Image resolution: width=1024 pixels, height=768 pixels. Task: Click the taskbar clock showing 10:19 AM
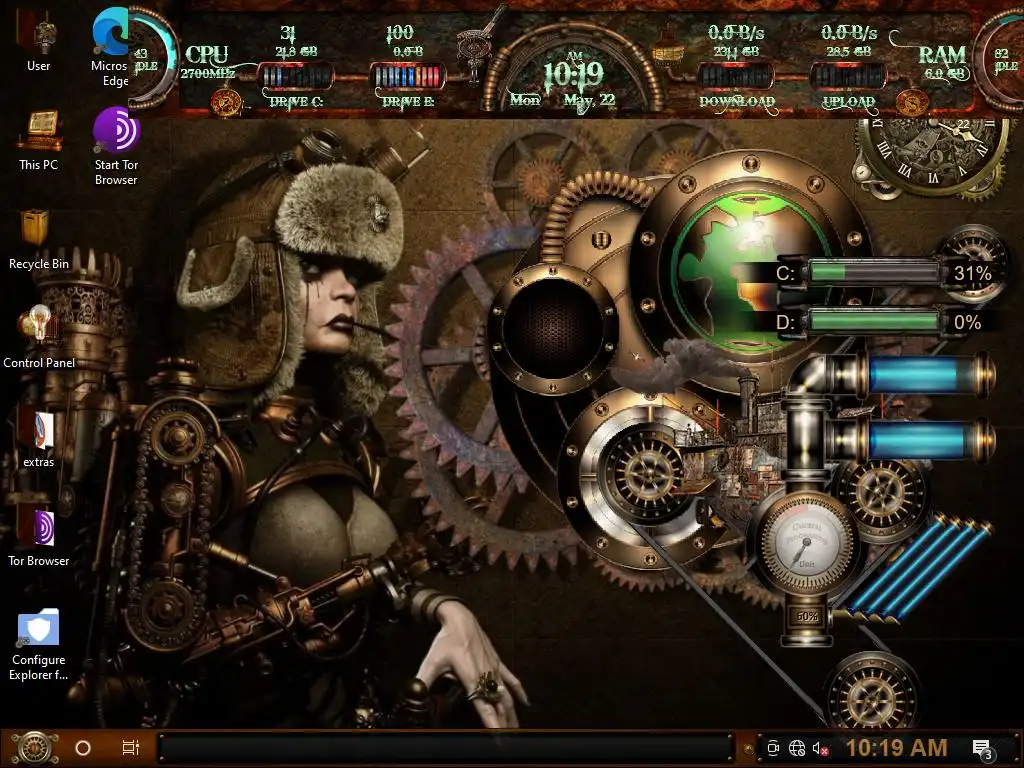[896, 748]
